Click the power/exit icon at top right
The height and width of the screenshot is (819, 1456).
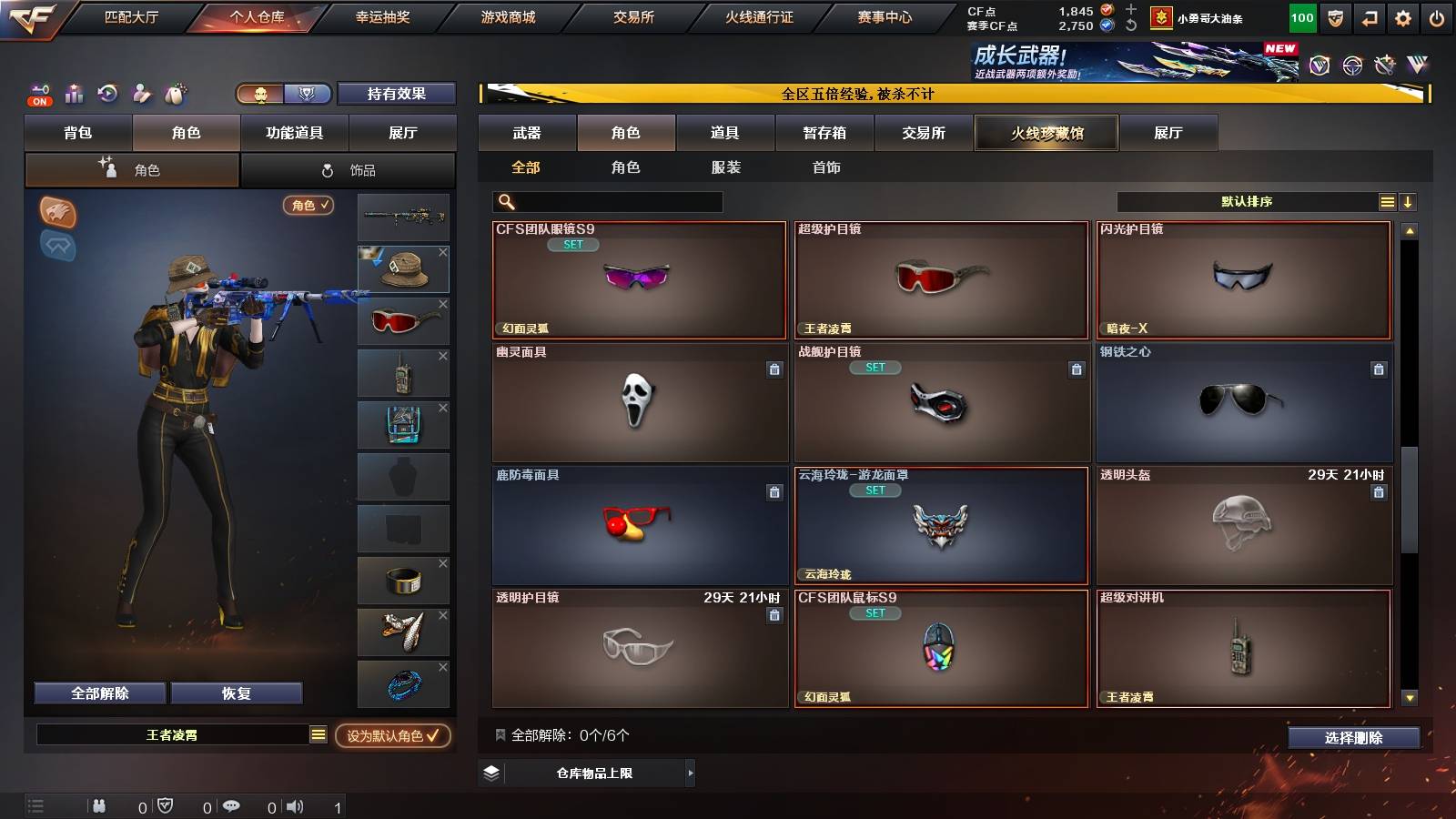(1436, 16)
